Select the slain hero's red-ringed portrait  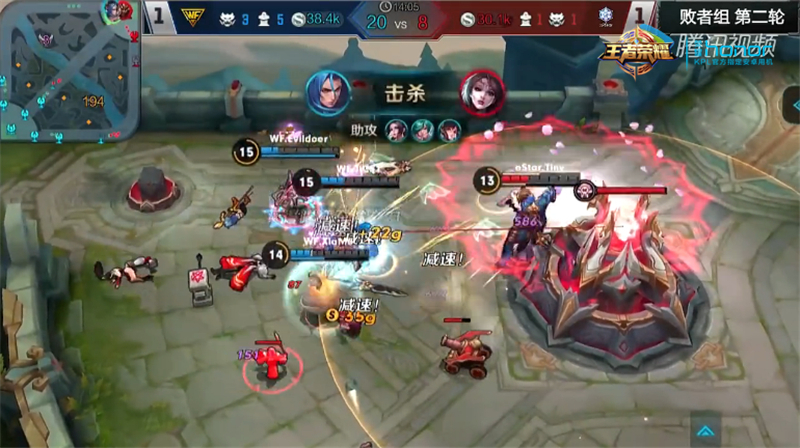480,93
